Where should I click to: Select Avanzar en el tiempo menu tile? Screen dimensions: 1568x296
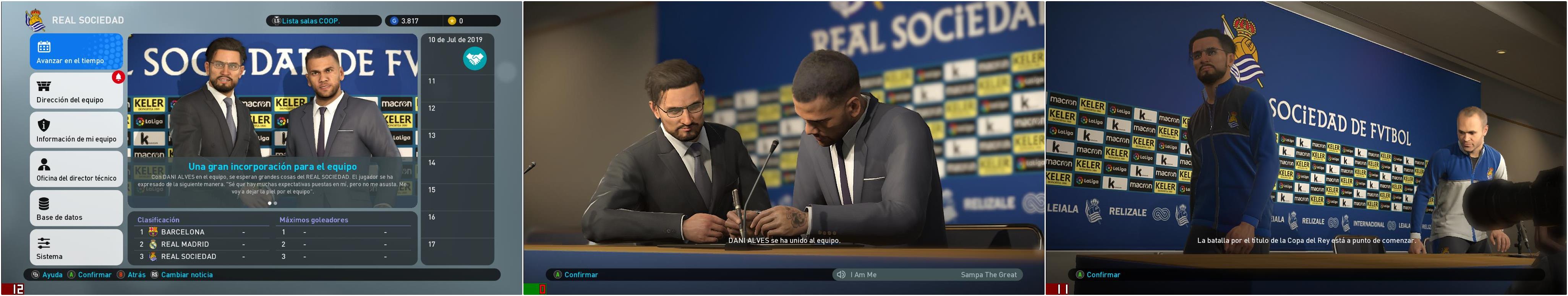click(76, 52)
